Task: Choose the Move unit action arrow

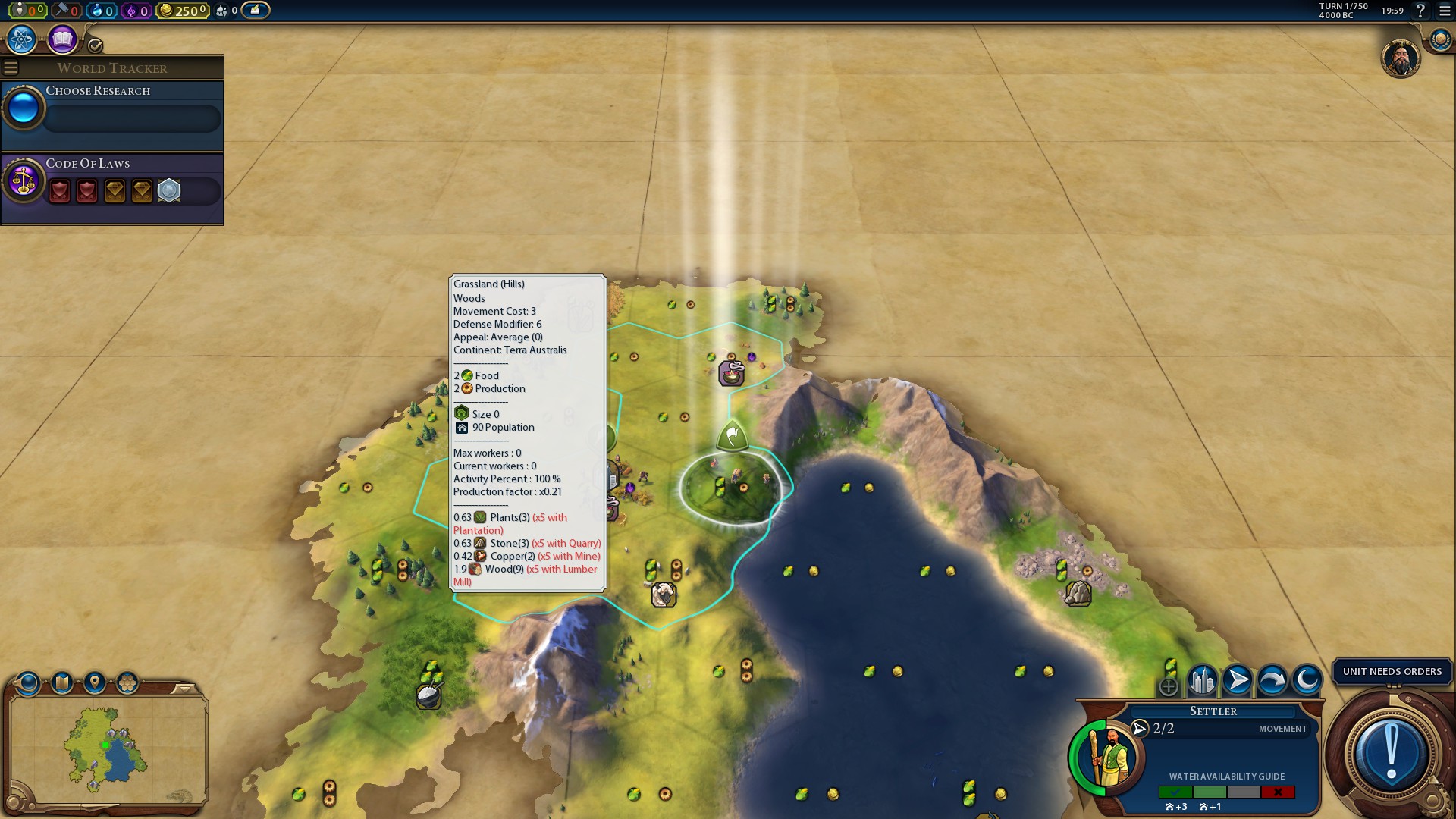Action: (1237, 680)
